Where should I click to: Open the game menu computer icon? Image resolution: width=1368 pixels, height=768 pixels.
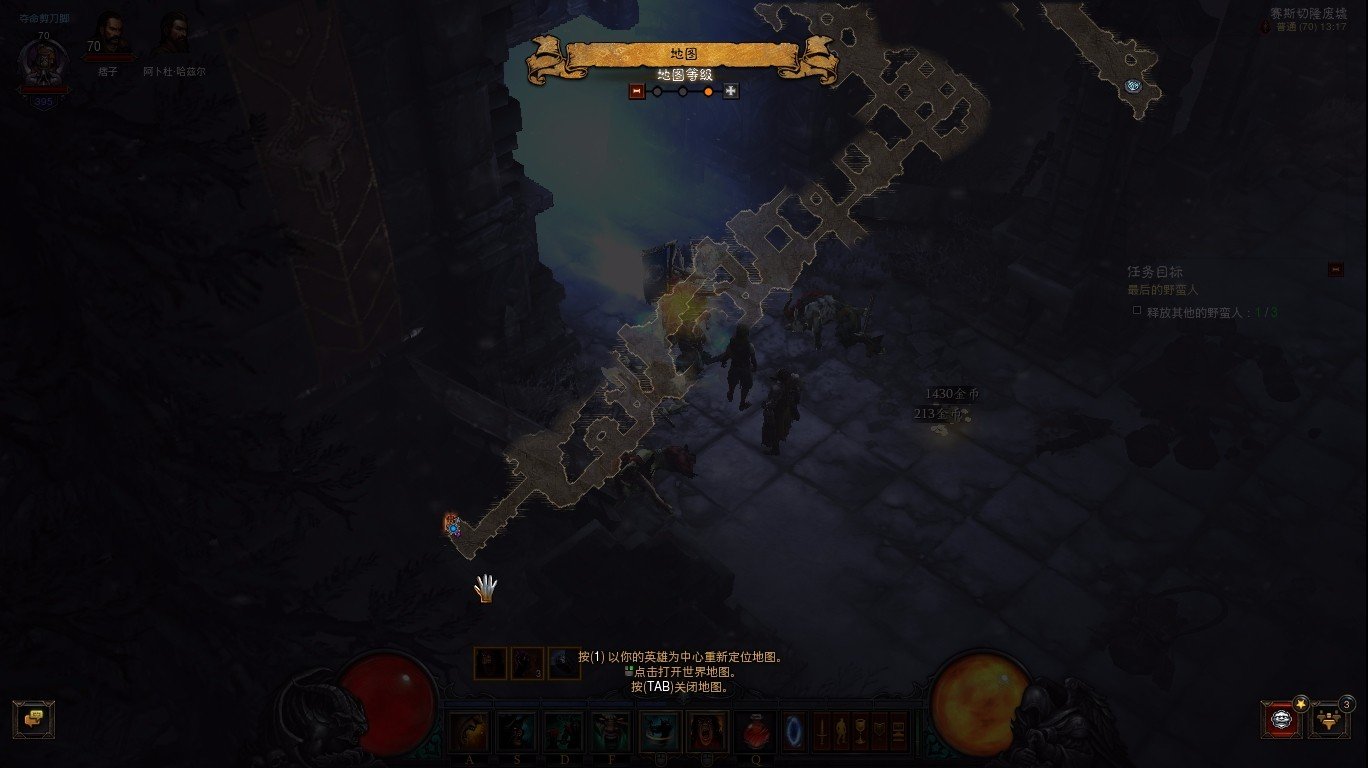click(899, 732)
